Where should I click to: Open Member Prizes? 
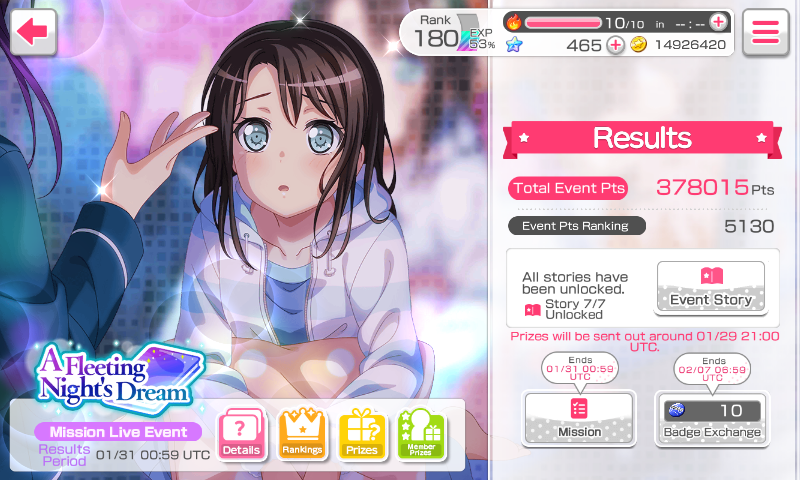tap(421, 435)
